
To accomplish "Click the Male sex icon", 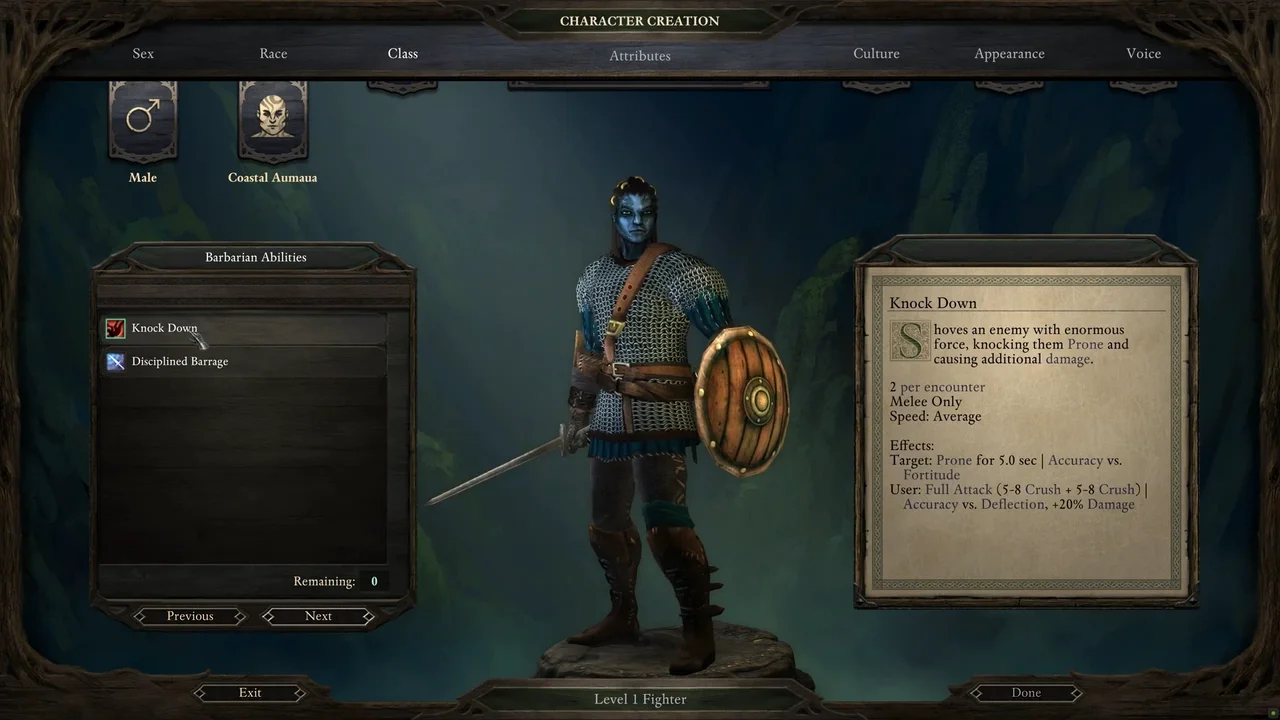I will [x=143, y=120].
